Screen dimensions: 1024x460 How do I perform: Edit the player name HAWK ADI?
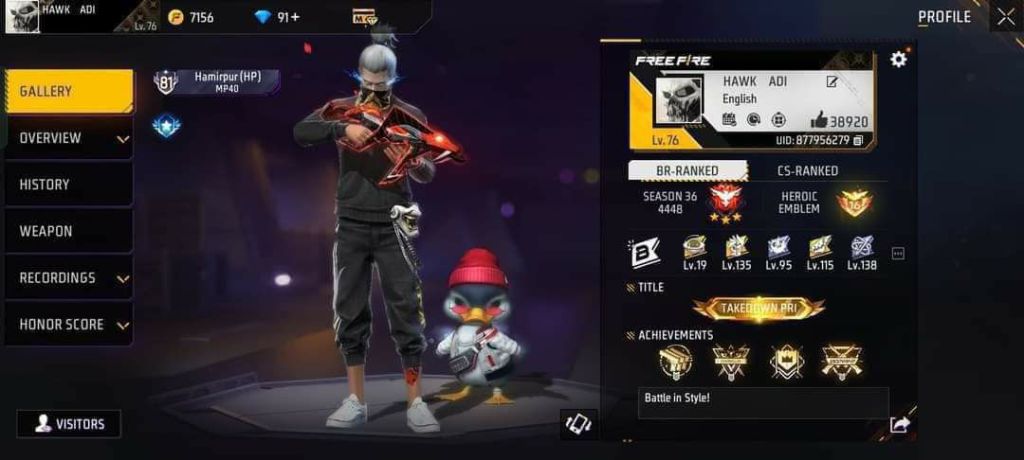(x=832, y=82)
